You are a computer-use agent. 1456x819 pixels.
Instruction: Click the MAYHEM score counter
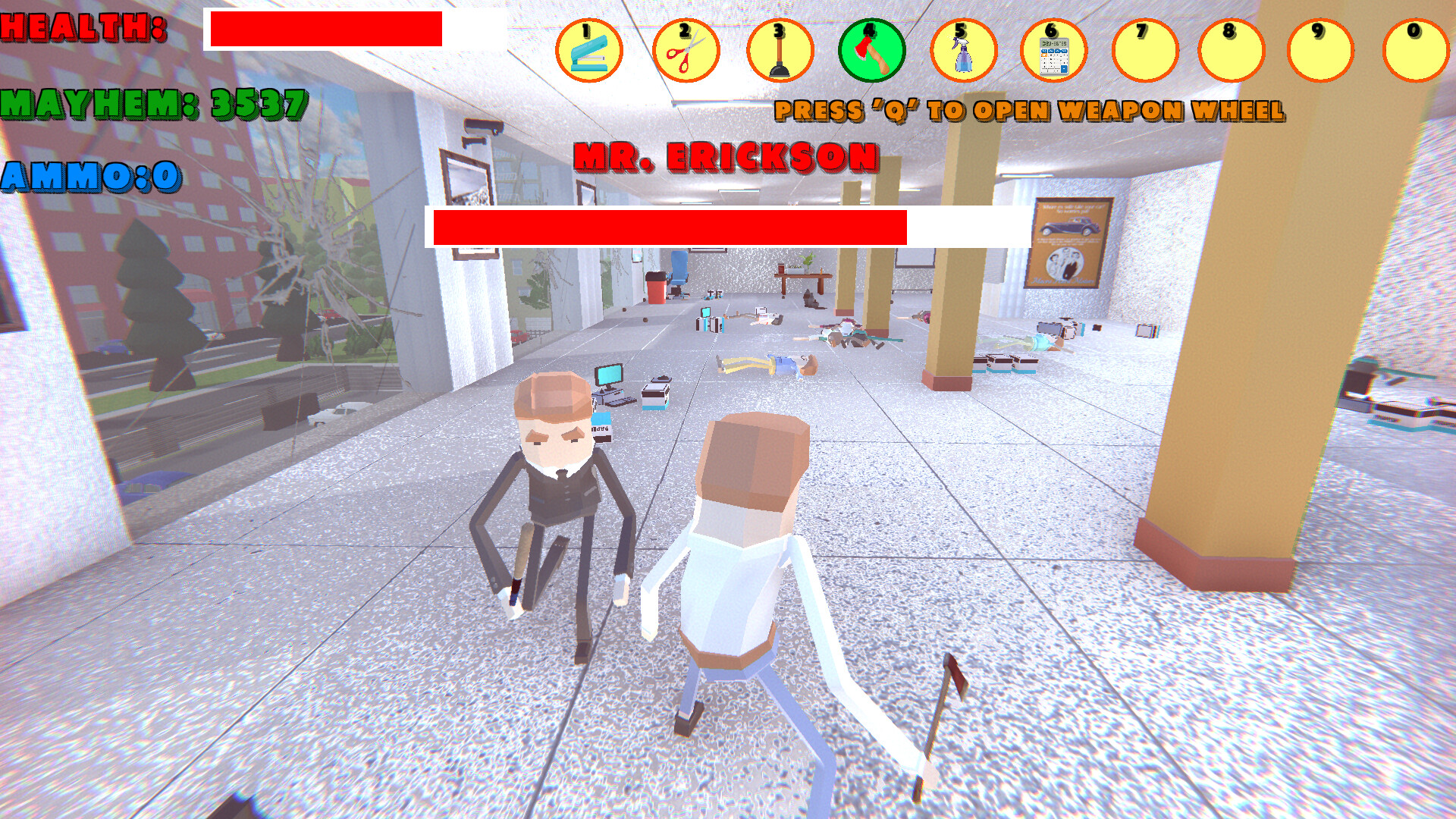pyautogui.click(x=152, y=102)
